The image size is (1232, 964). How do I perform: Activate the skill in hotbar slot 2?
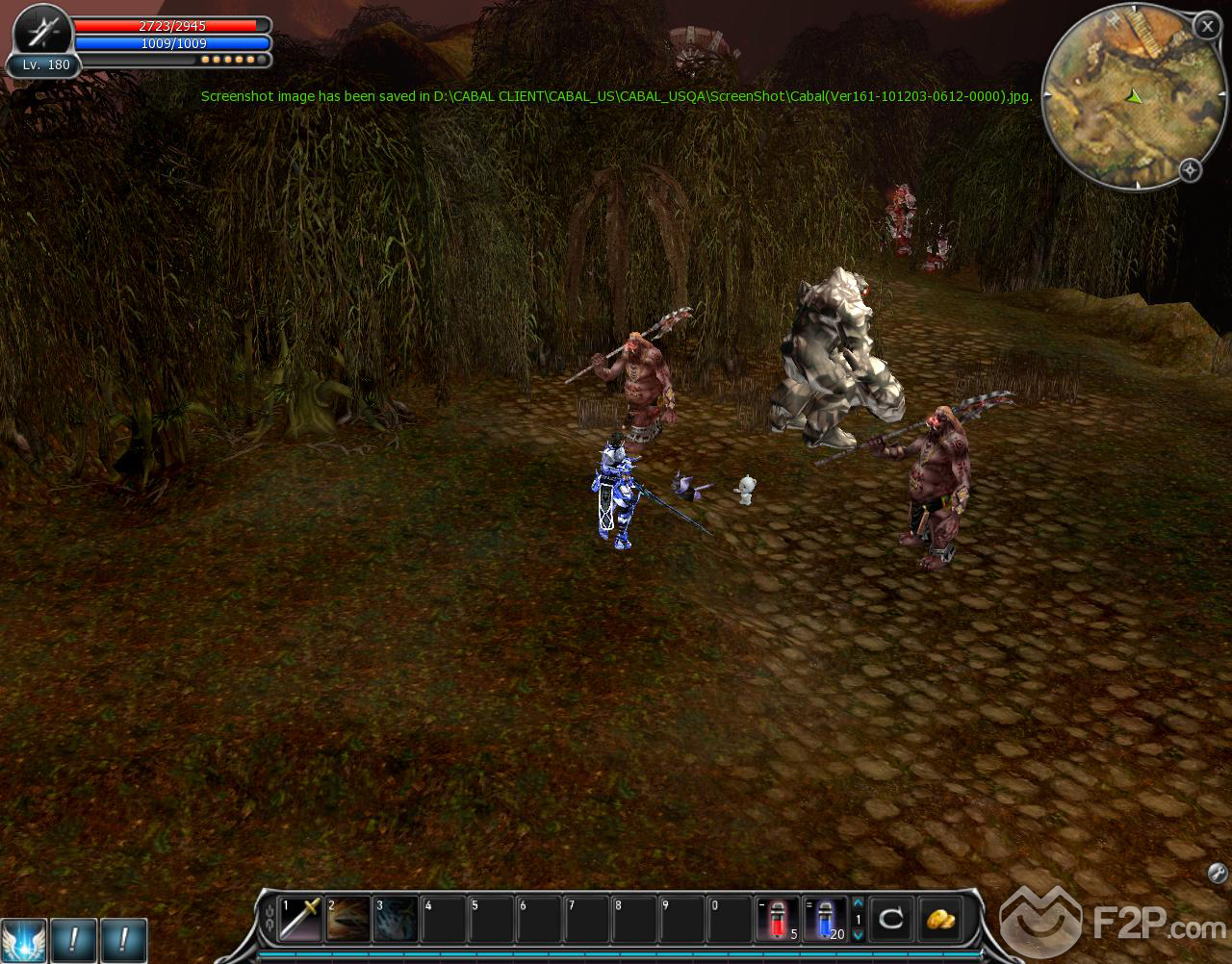pos(347,918)
